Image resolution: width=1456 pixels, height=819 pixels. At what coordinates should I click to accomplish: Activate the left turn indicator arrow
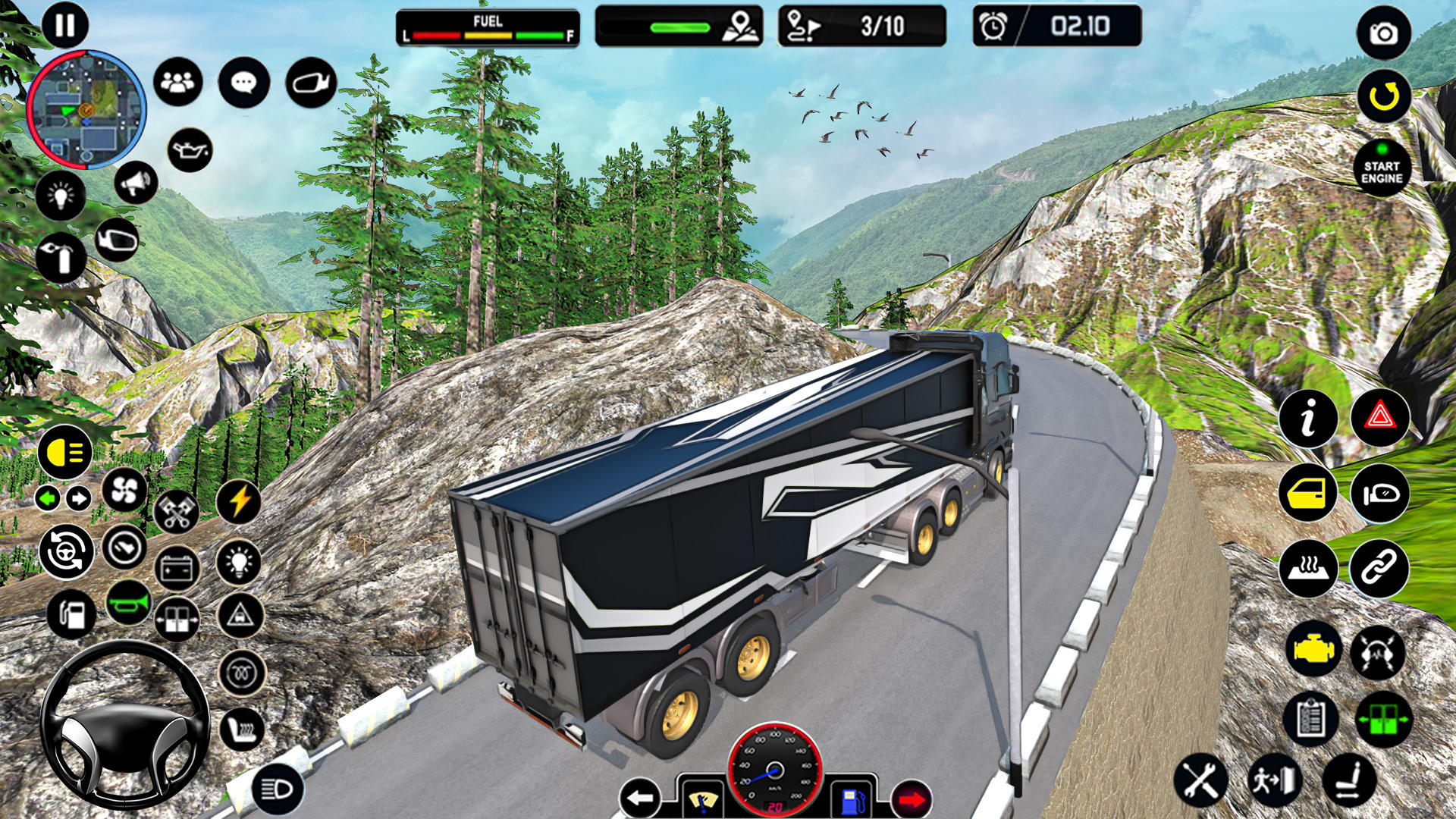click(x=48, y=498)
